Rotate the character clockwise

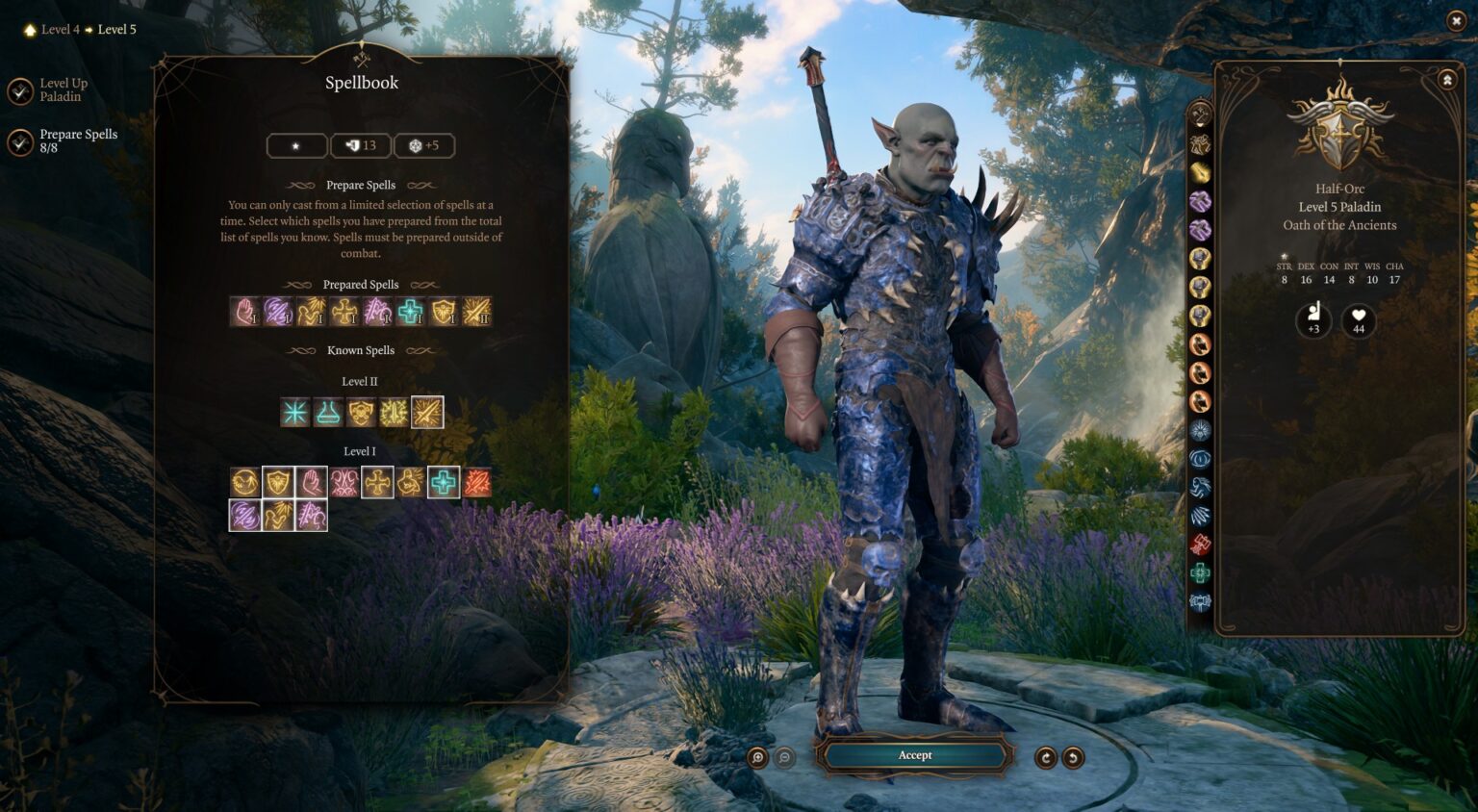[1045, 758]
